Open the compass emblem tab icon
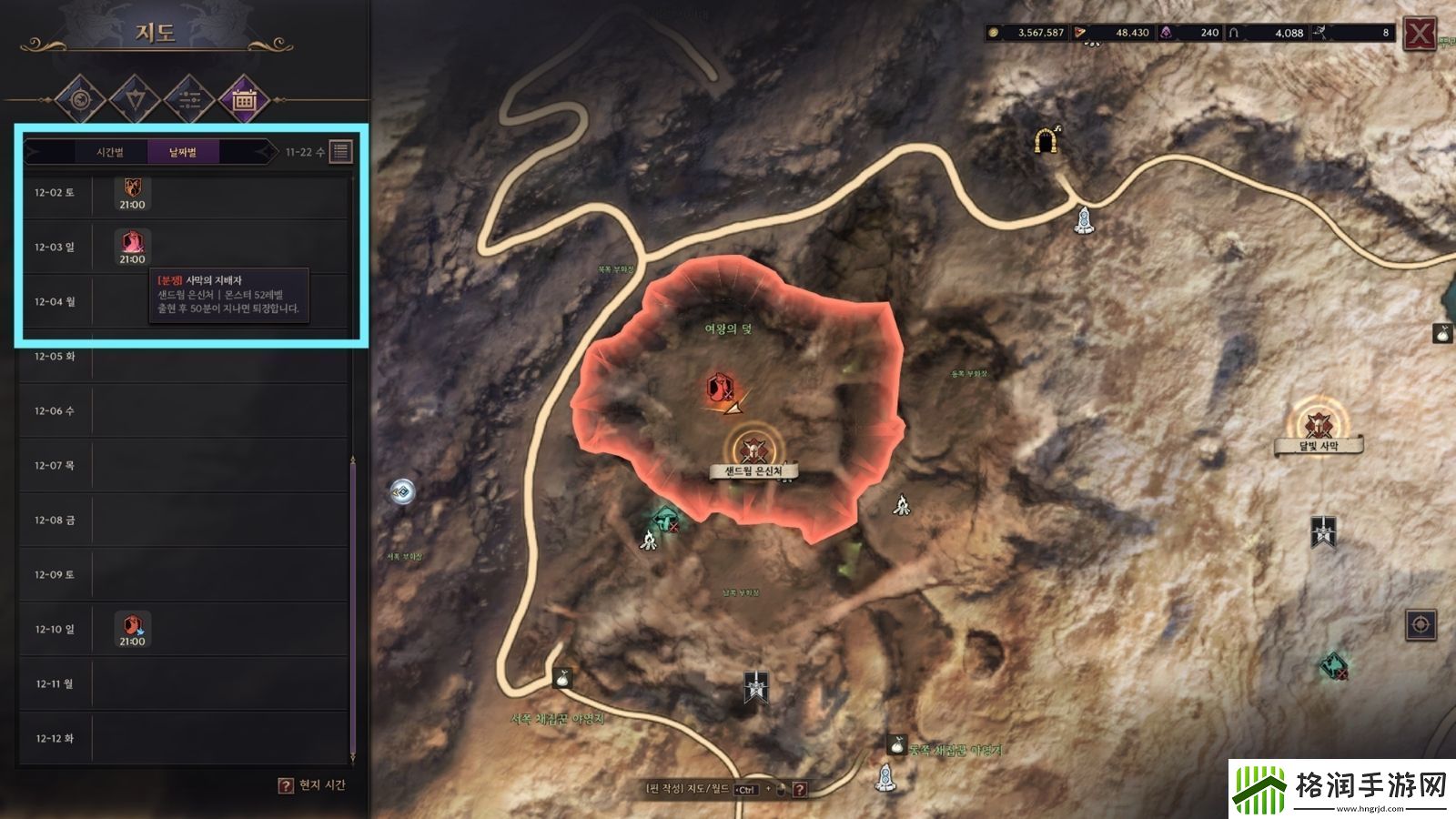Screen dimensions: 1456x819 click(80, 101)
